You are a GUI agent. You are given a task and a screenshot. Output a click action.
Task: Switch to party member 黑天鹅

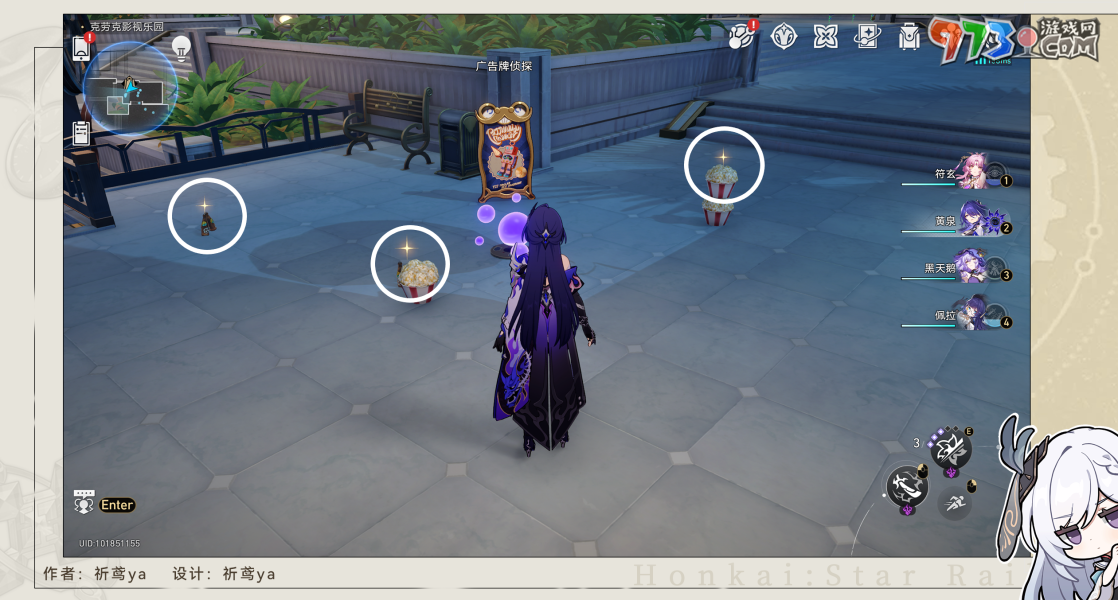click(973, 268)
